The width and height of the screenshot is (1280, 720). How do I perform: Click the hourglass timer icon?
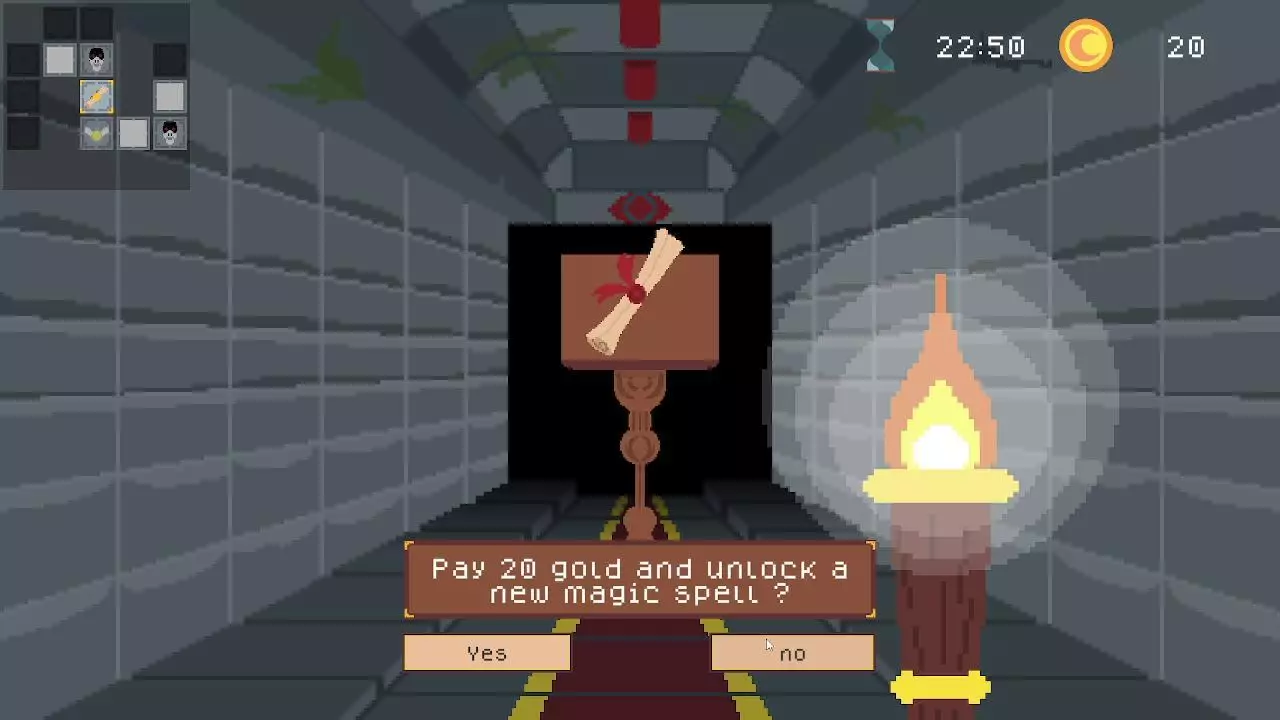point(880,46)
